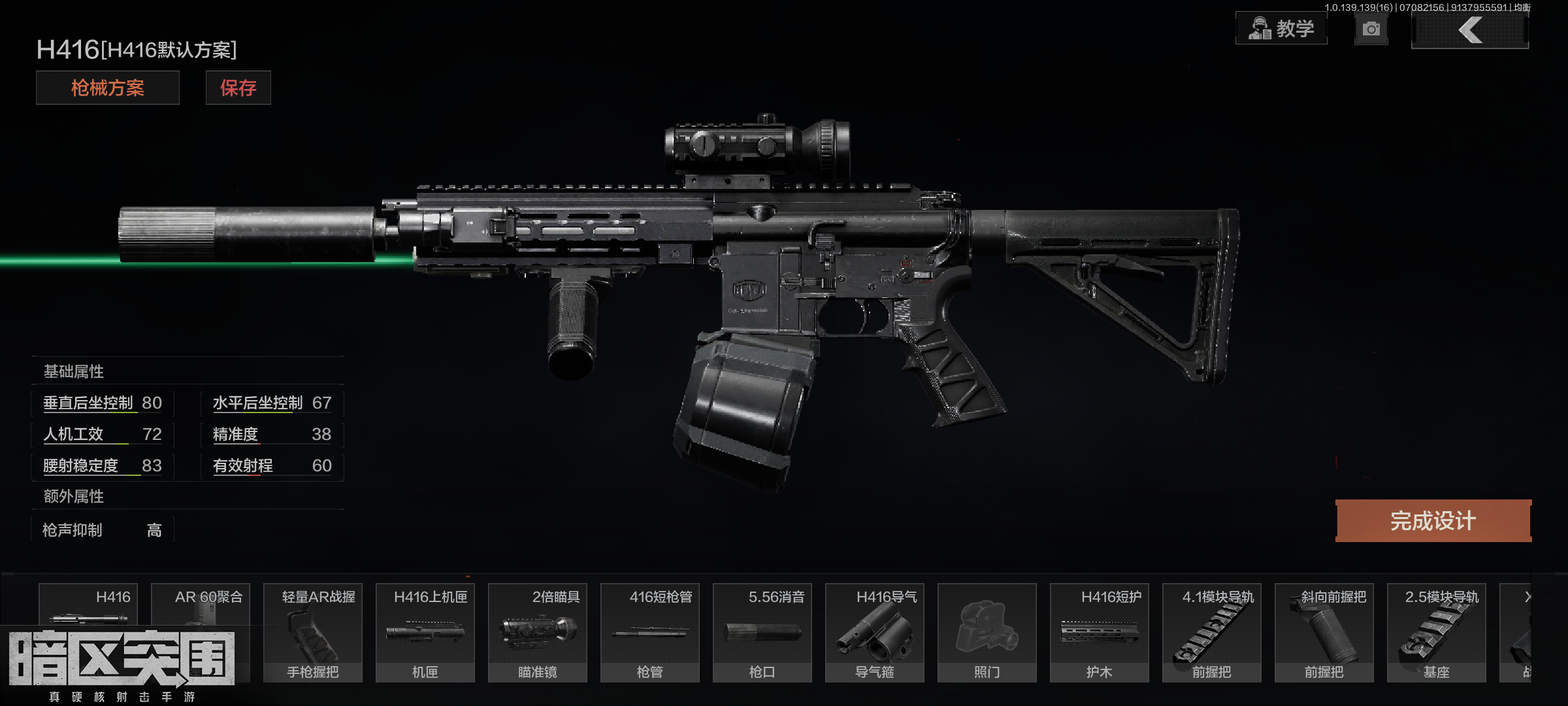
Task: Click the camera screenshot icon
Action: (1371, 29)
